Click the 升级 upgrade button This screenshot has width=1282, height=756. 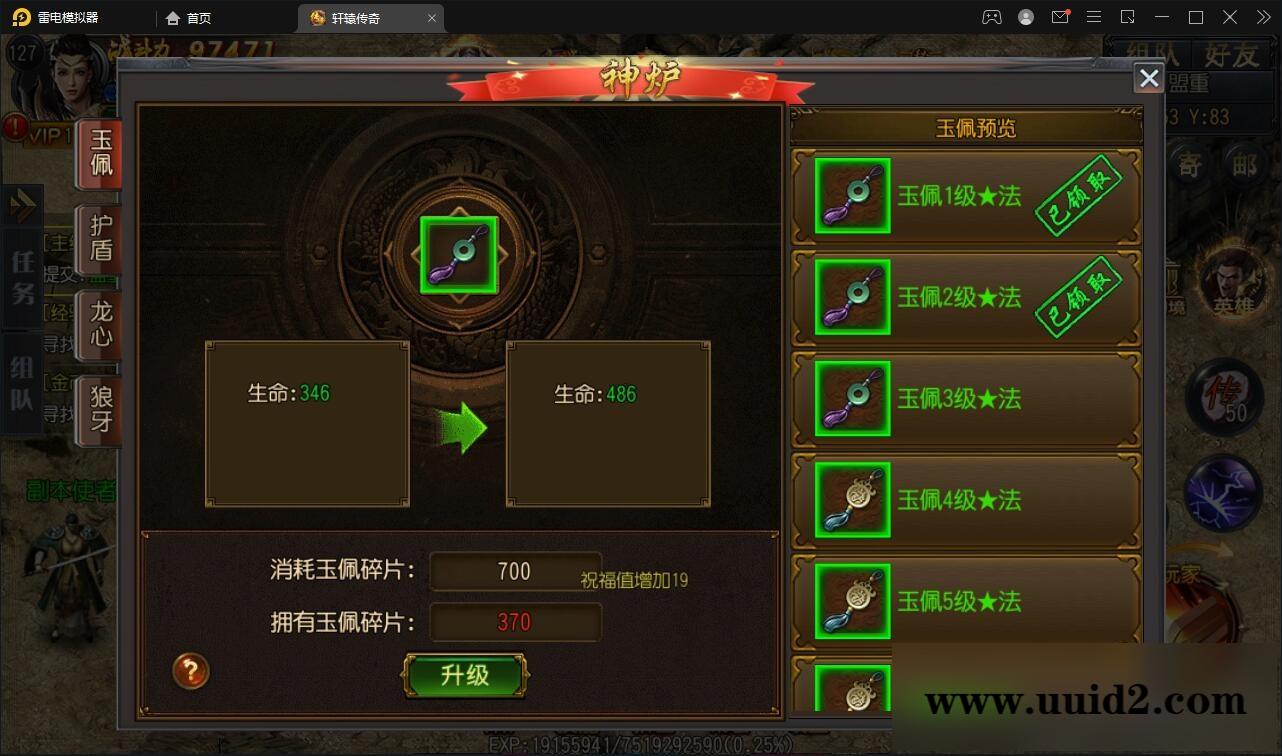(466, 674)
